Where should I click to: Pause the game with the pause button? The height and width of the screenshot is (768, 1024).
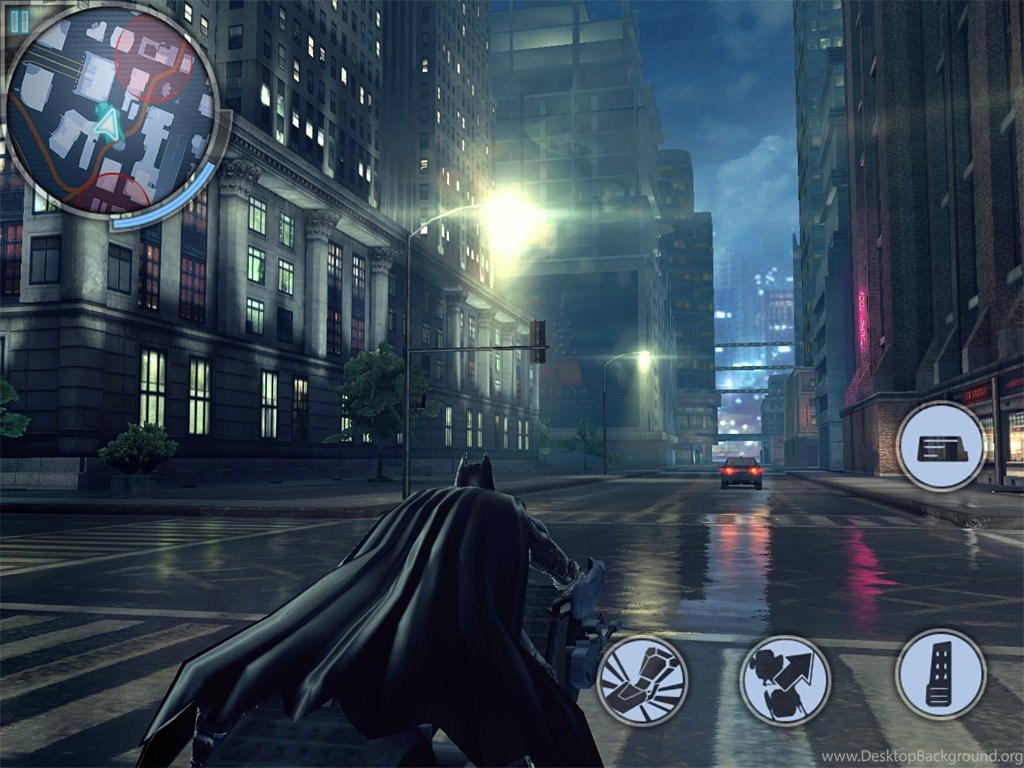19,20
